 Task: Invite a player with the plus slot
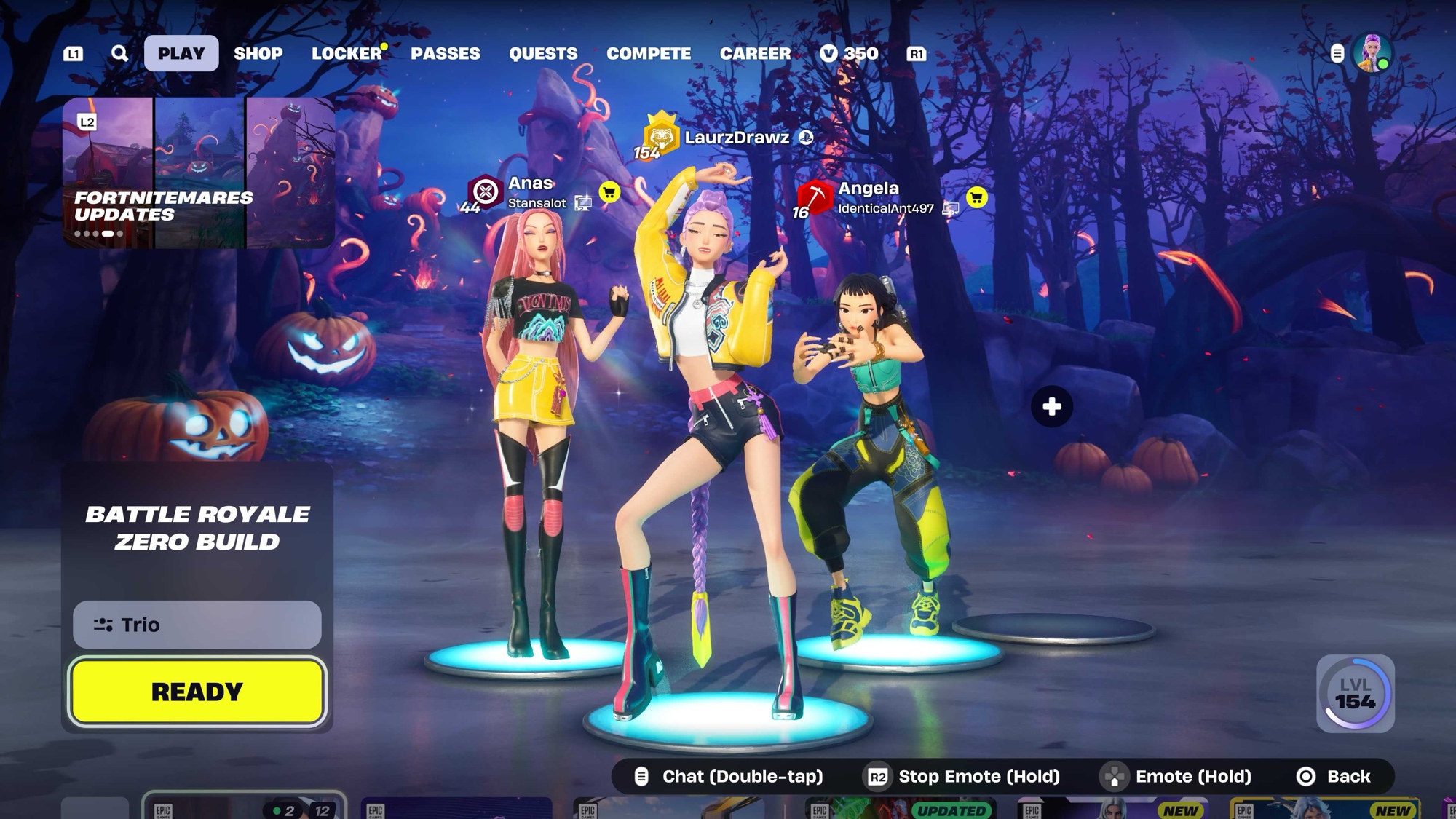tap(1051, 406)
